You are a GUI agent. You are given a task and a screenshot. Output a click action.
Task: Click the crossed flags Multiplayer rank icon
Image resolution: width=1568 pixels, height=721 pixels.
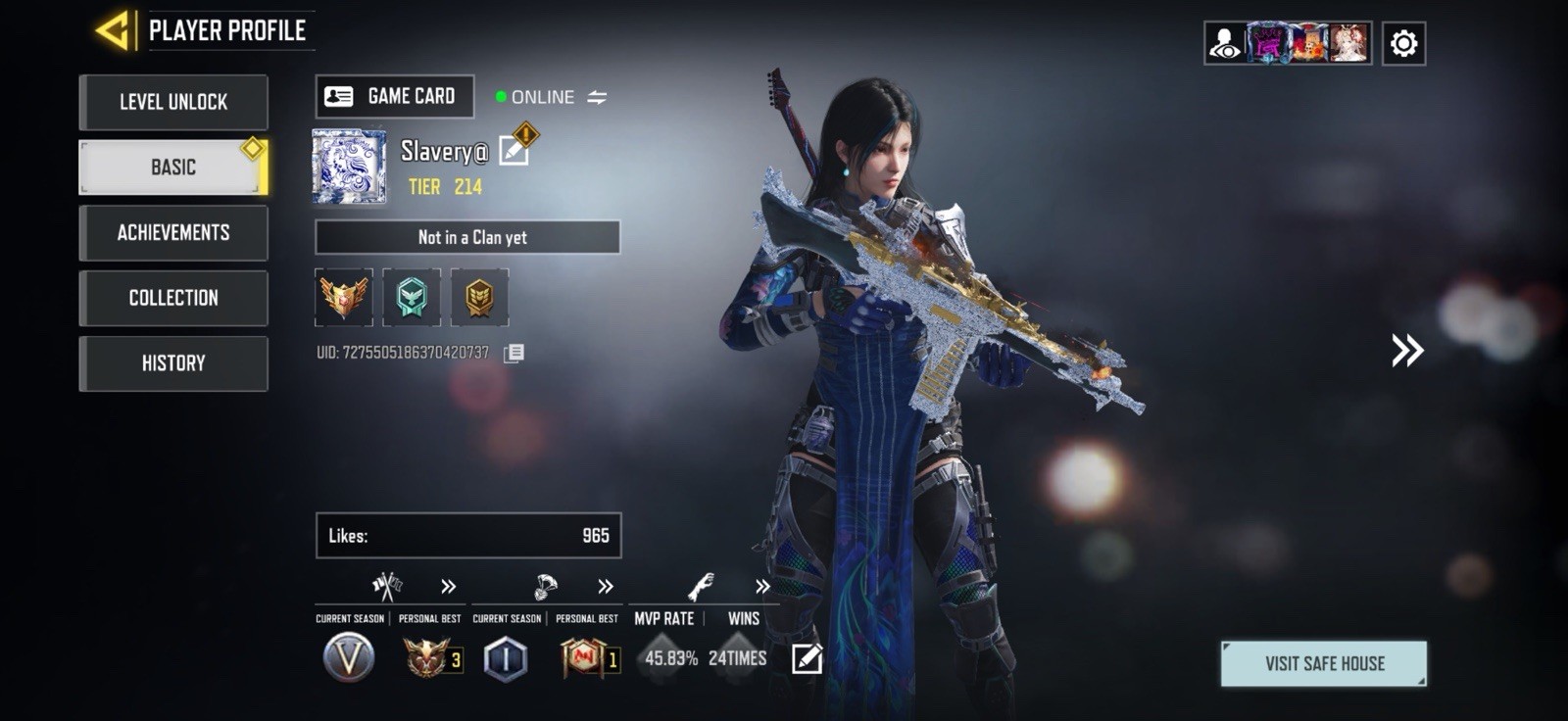385,586
